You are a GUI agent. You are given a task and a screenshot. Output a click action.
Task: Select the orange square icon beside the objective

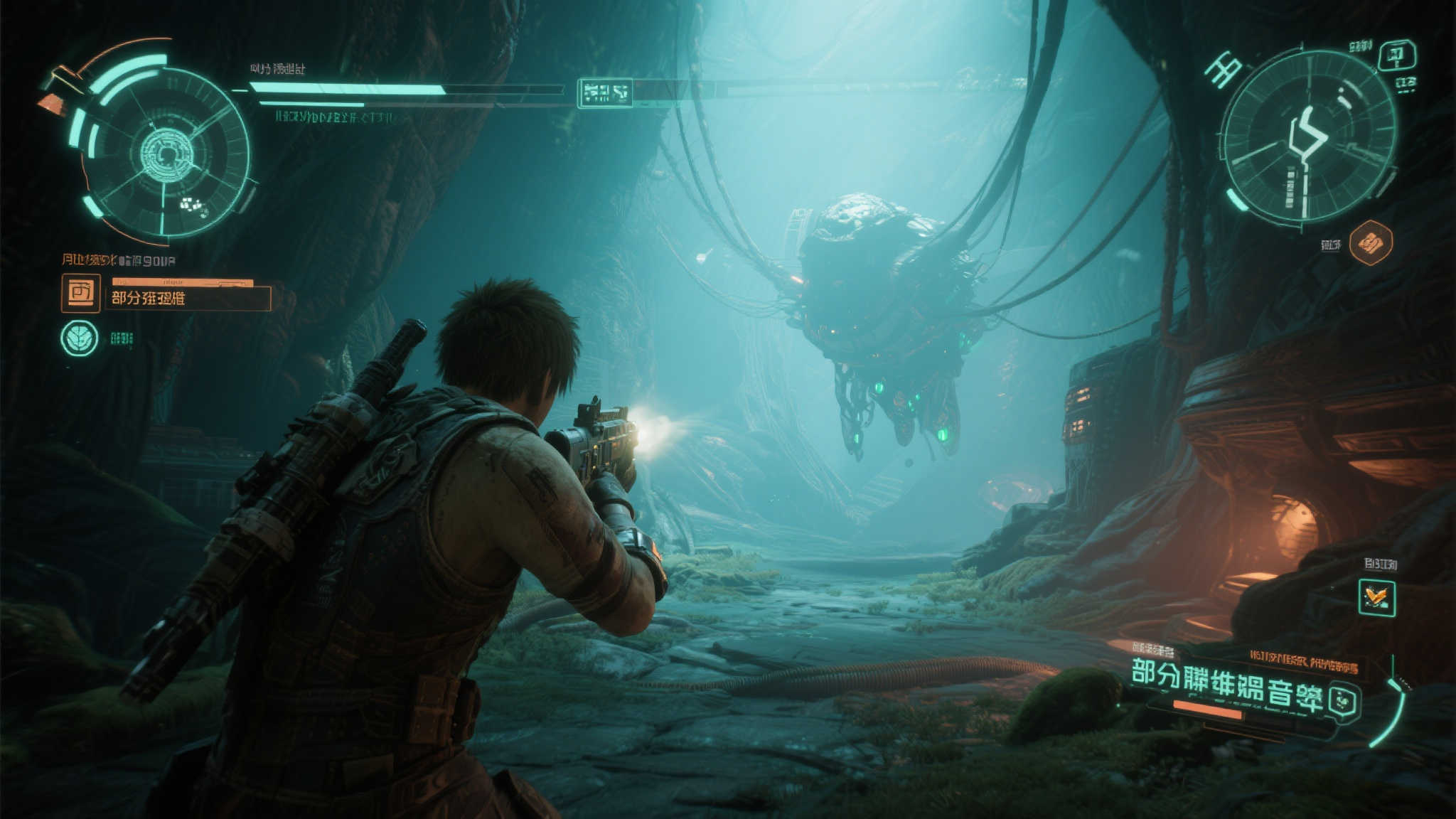[80, 293]
